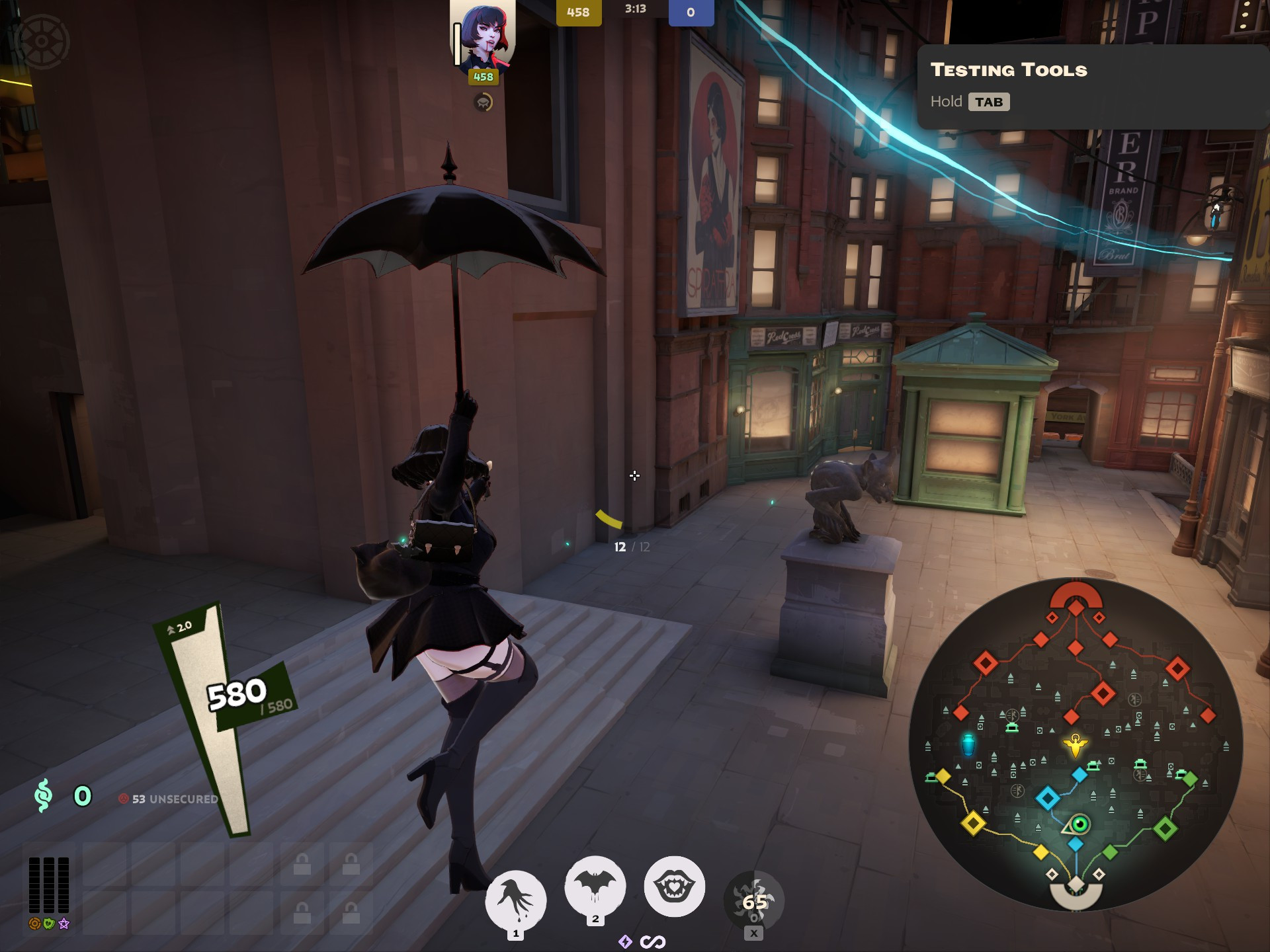Open the orange weapon stat icon
The width and height of the screenshot is (1270, 952).
[34, 924]
